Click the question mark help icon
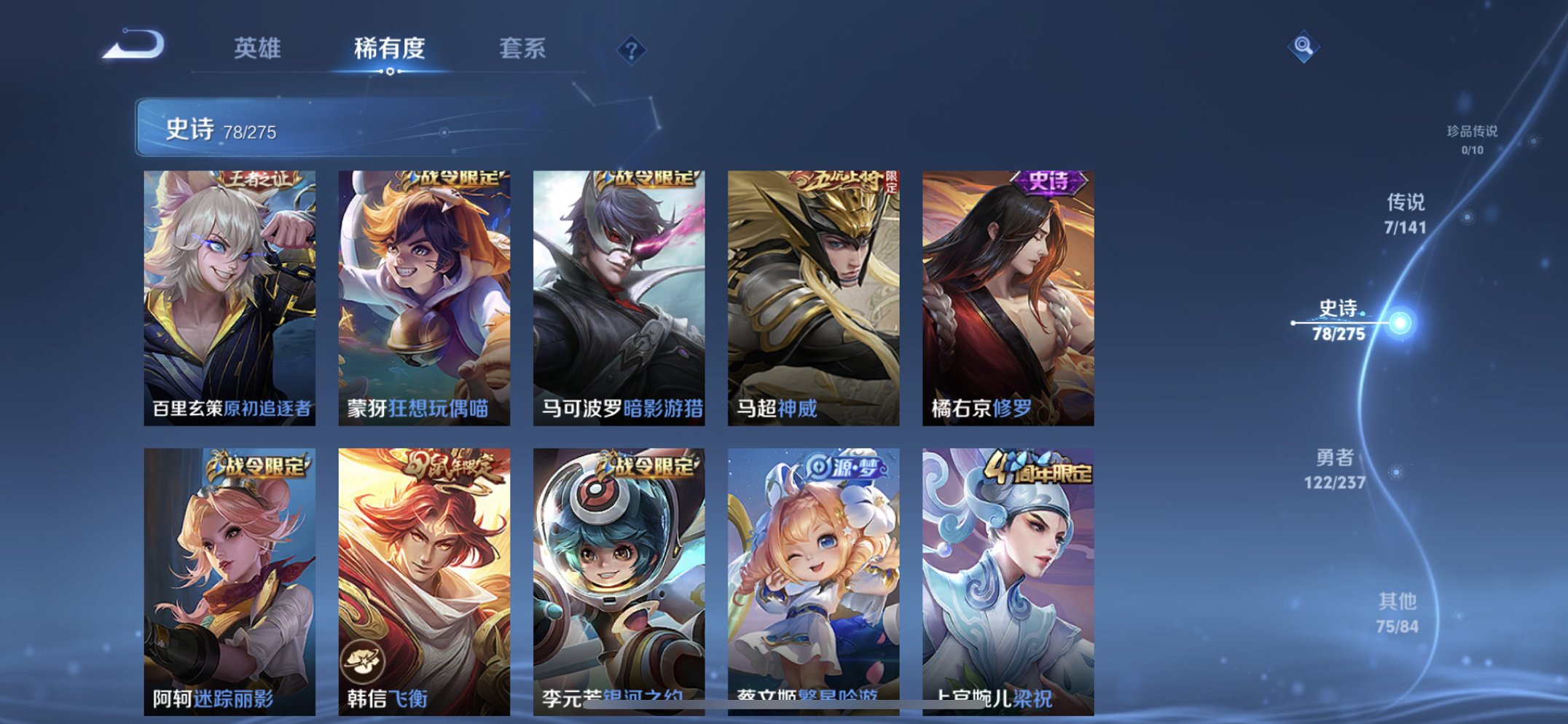The image size is (1568, 724). (x=631, y=49)
